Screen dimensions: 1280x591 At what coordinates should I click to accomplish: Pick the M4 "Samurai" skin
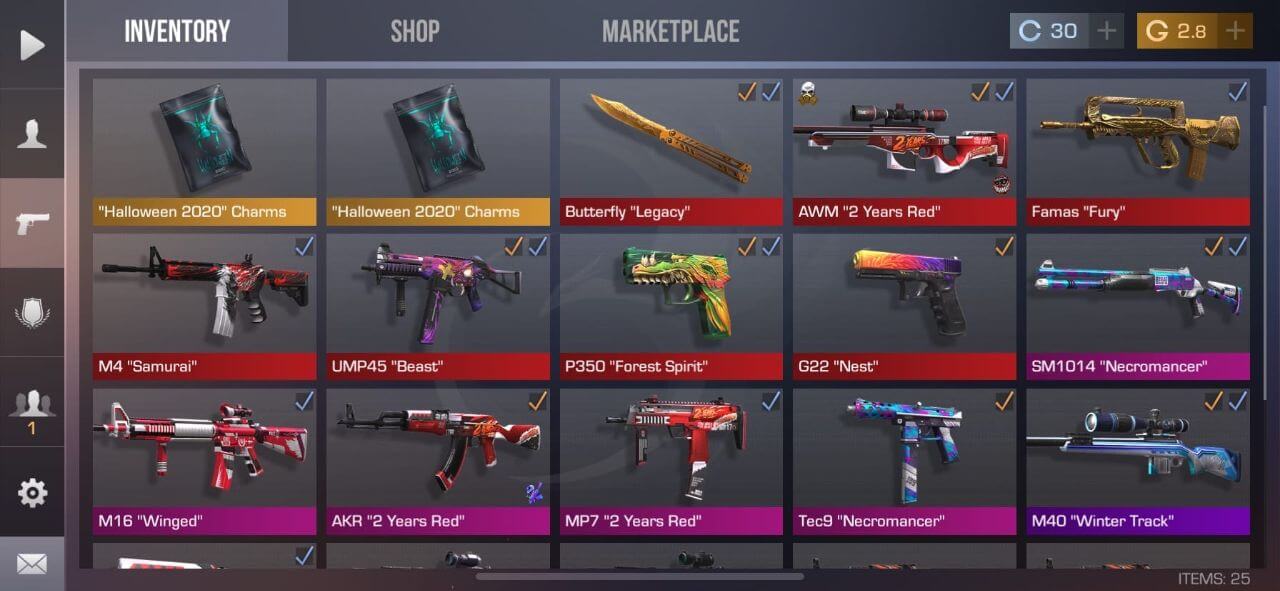click(204, 307)
